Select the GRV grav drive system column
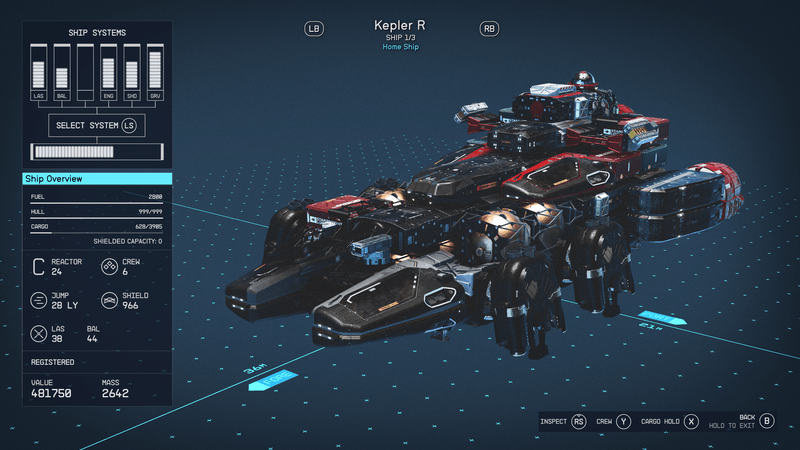Image resolution: width=800 pixels, height=450 pixels. 154,73
